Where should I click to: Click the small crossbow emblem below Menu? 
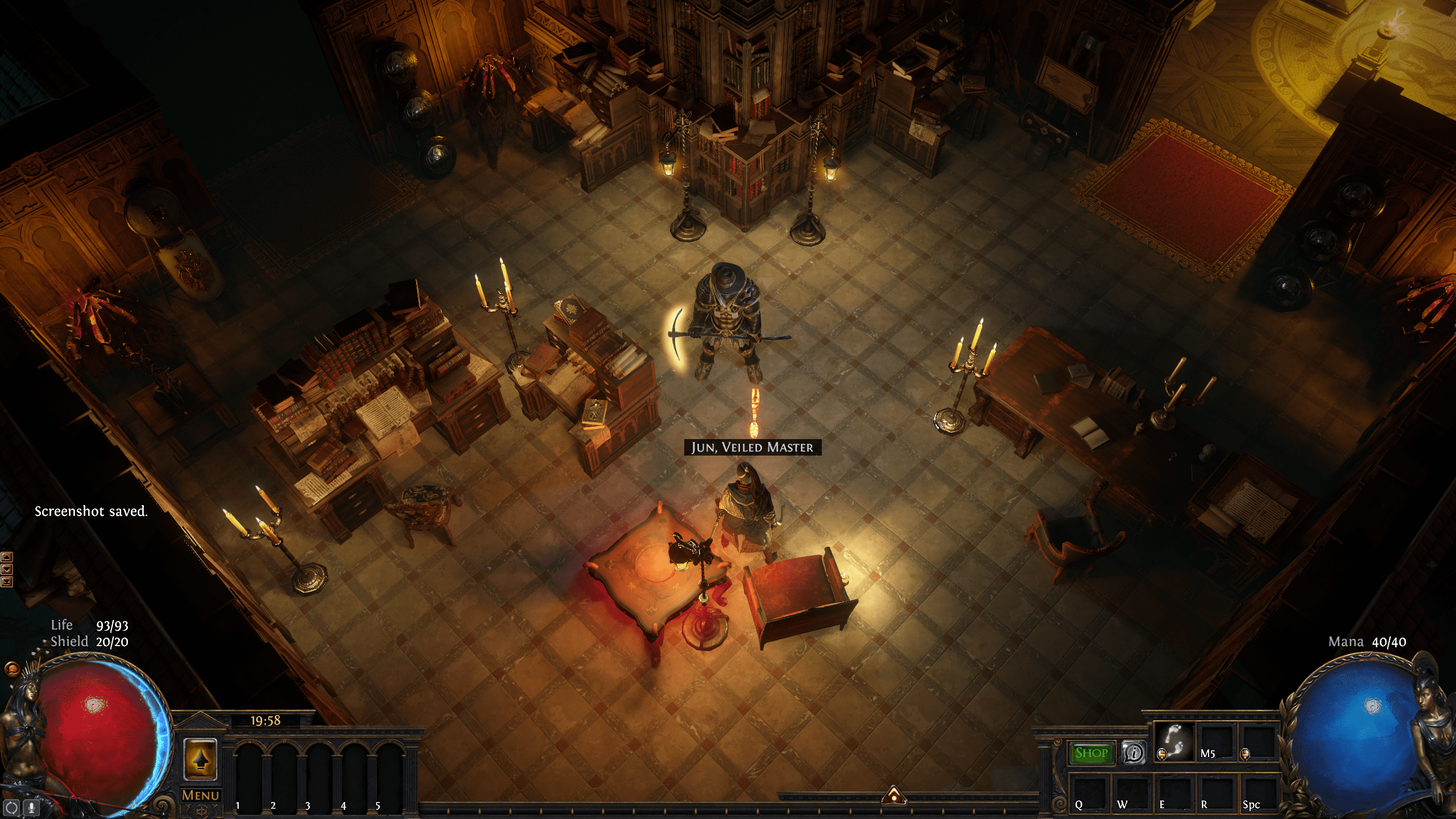tap(200, 812)
